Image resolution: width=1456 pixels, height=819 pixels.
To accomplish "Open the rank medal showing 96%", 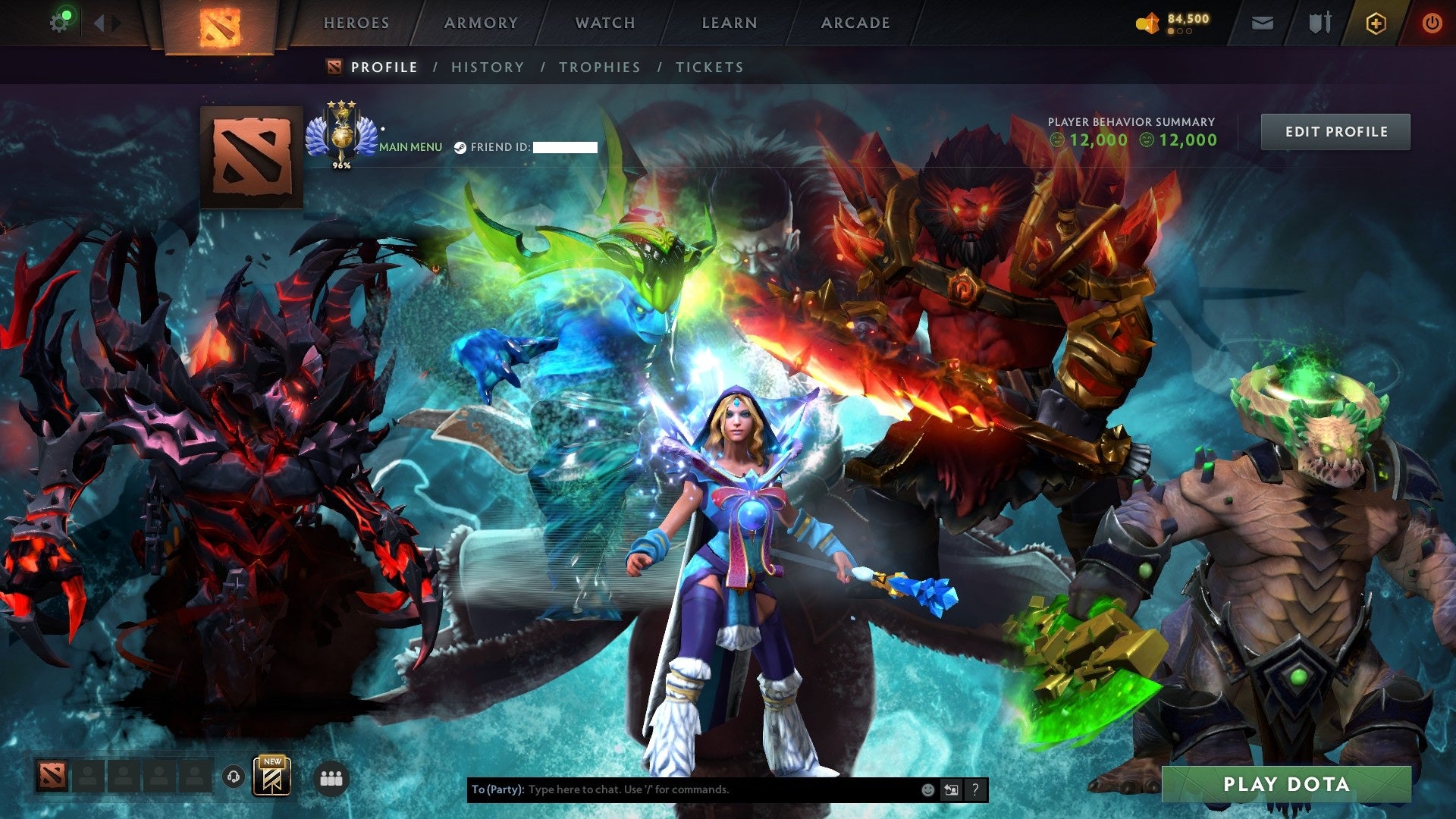I will coord(341,138).
